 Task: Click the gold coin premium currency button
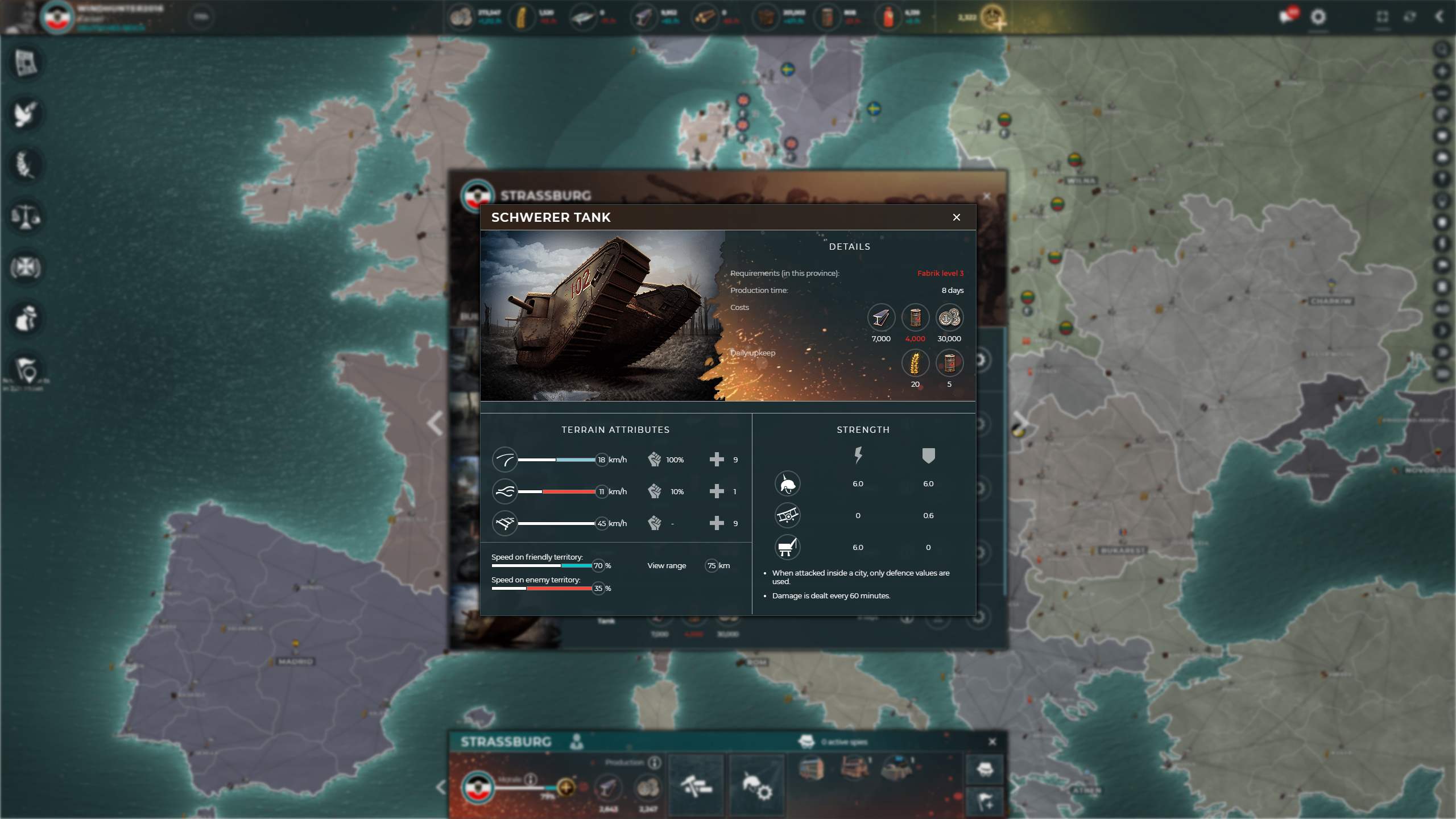[994, 17]
